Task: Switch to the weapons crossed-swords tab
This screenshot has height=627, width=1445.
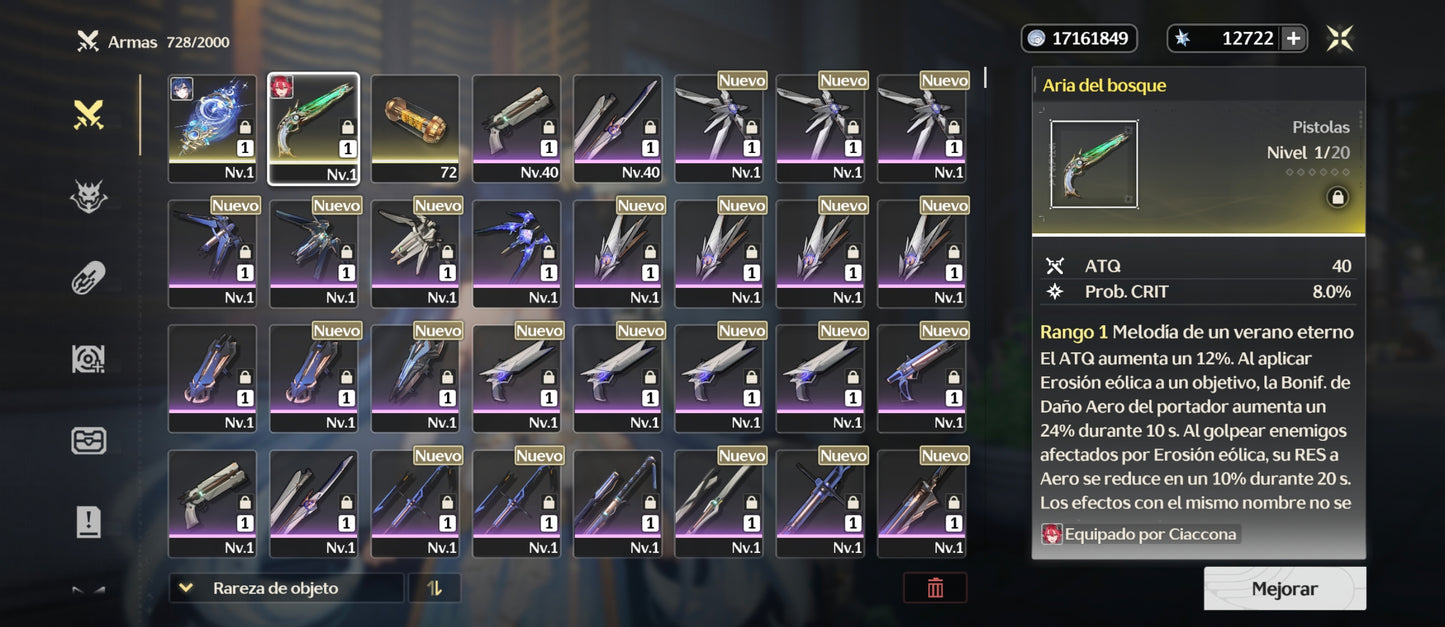Action: click(89, 116)
